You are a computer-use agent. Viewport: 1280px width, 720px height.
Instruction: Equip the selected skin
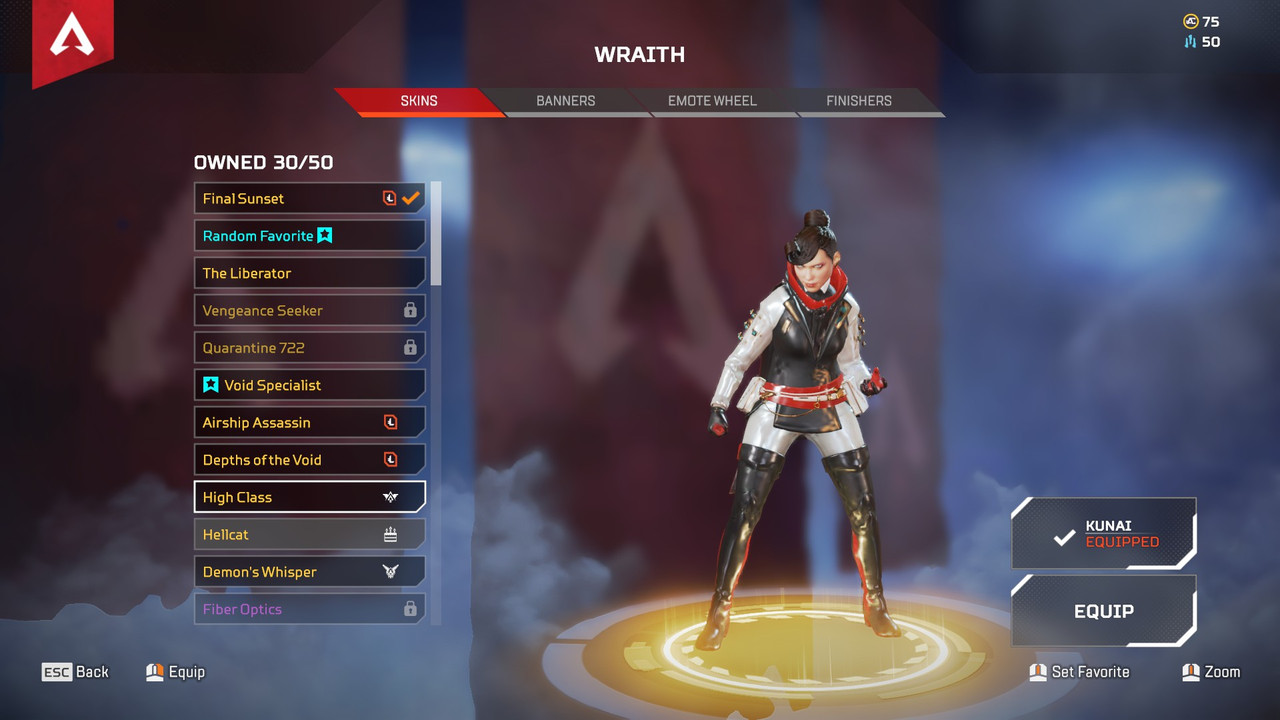point(1104,611)
